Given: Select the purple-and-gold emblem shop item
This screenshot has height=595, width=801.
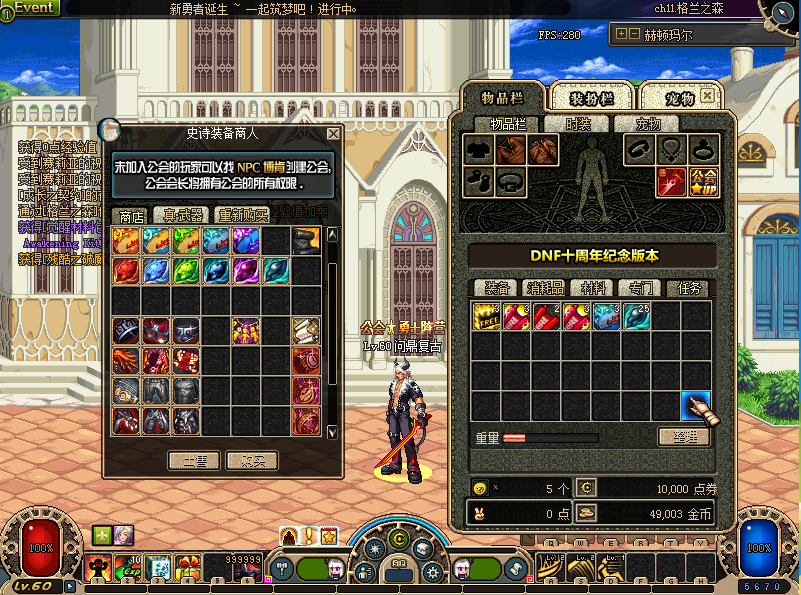Looking at the screenshot, I should [x=246, y=331].
